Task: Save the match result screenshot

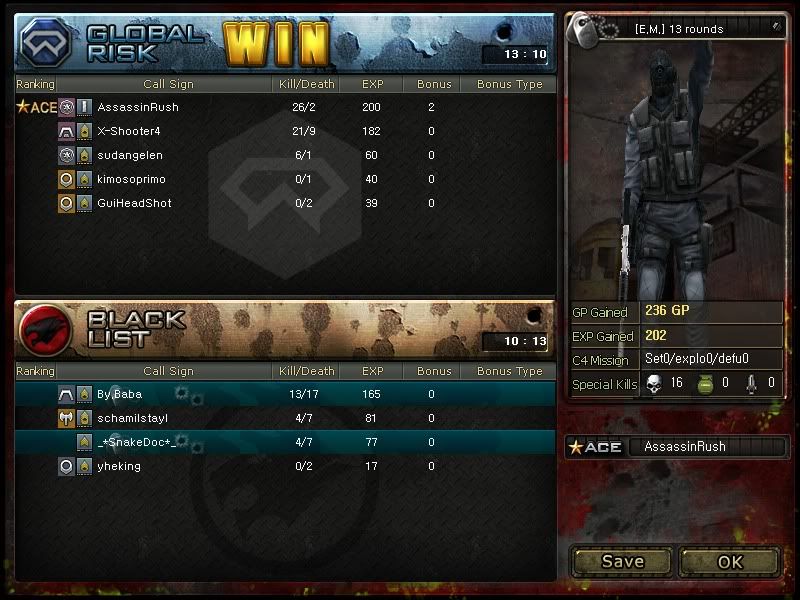Action: [x=622, y=561]
